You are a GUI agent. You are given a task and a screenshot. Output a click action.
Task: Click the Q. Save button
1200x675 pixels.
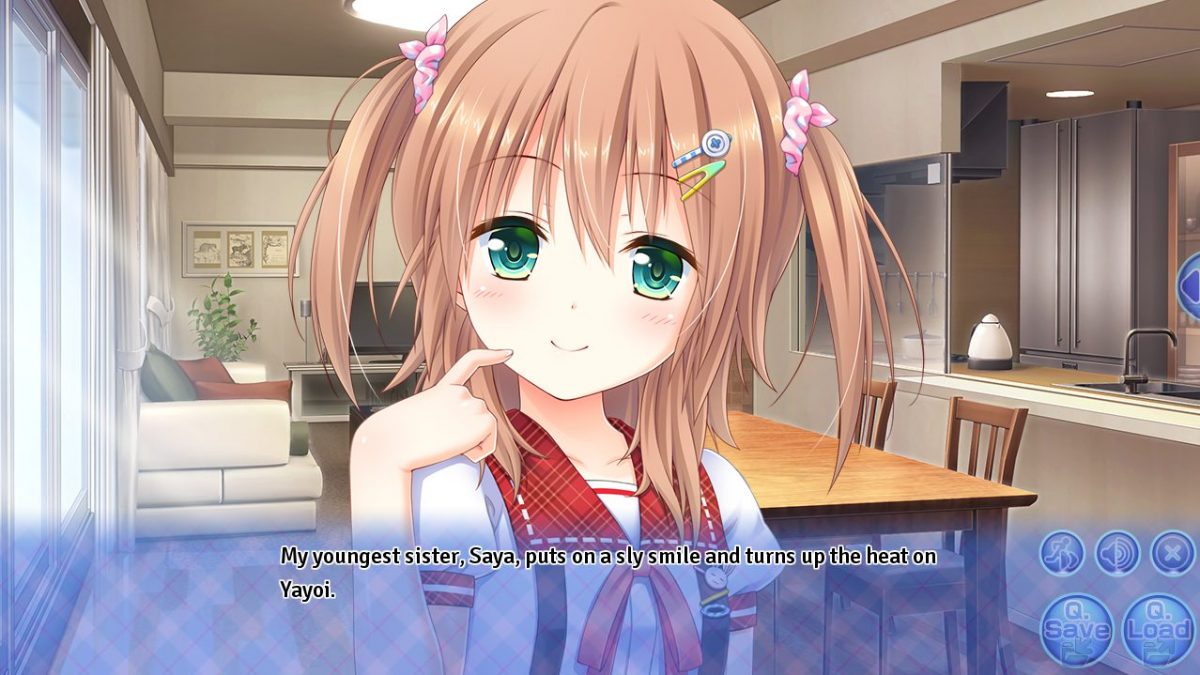tap(1076, 630)
